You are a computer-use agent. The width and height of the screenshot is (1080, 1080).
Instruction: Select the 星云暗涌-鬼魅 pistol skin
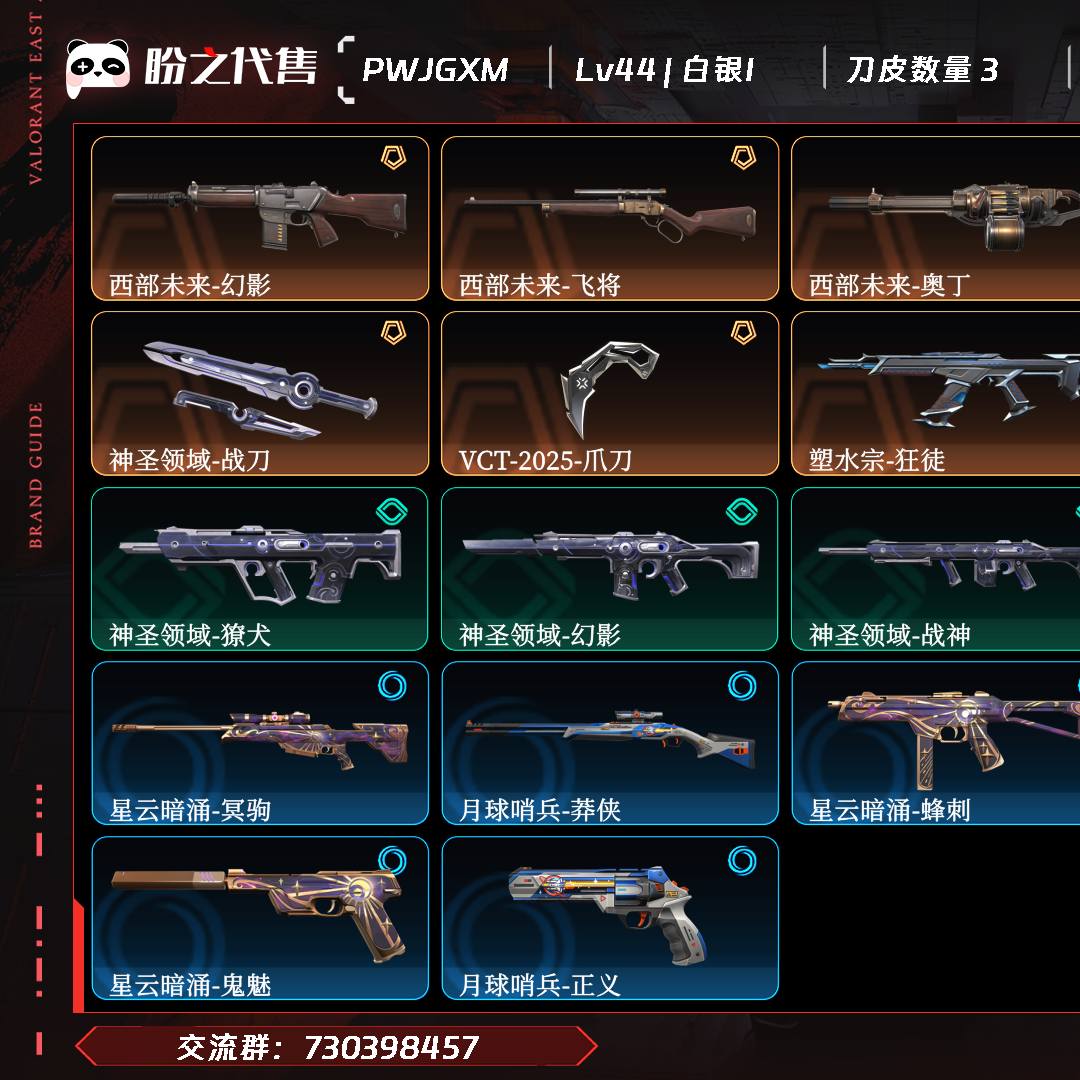point(260,918)
